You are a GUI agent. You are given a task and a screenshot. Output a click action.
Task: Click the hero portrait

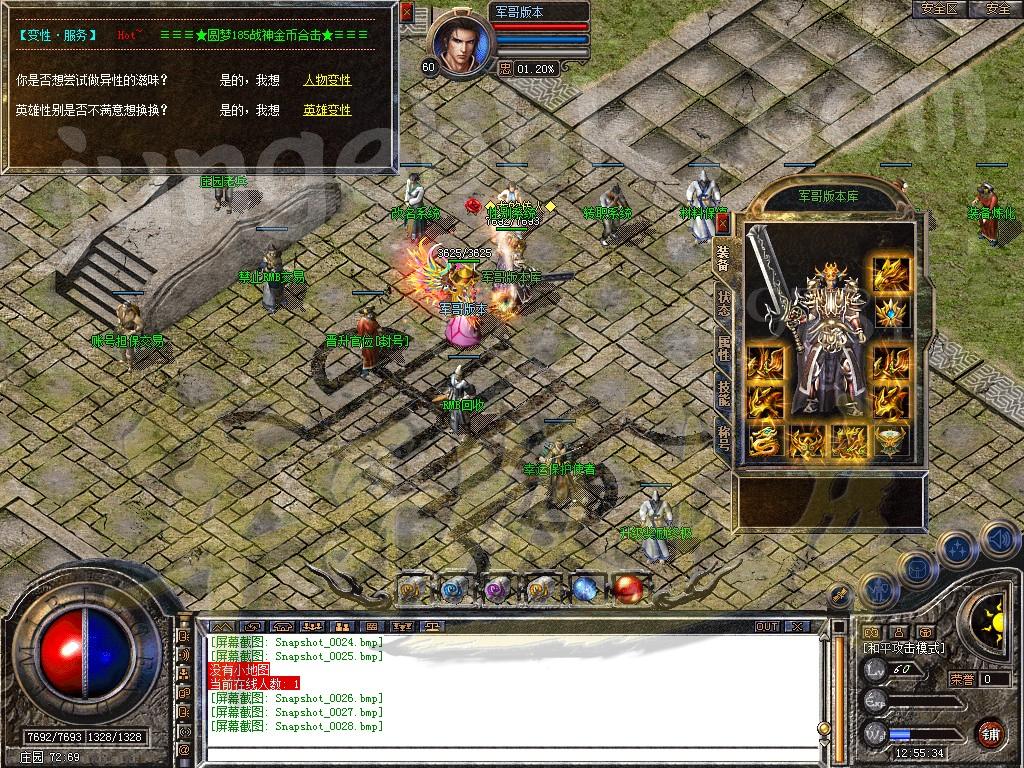pyautogui.click(x=461, y=44)
